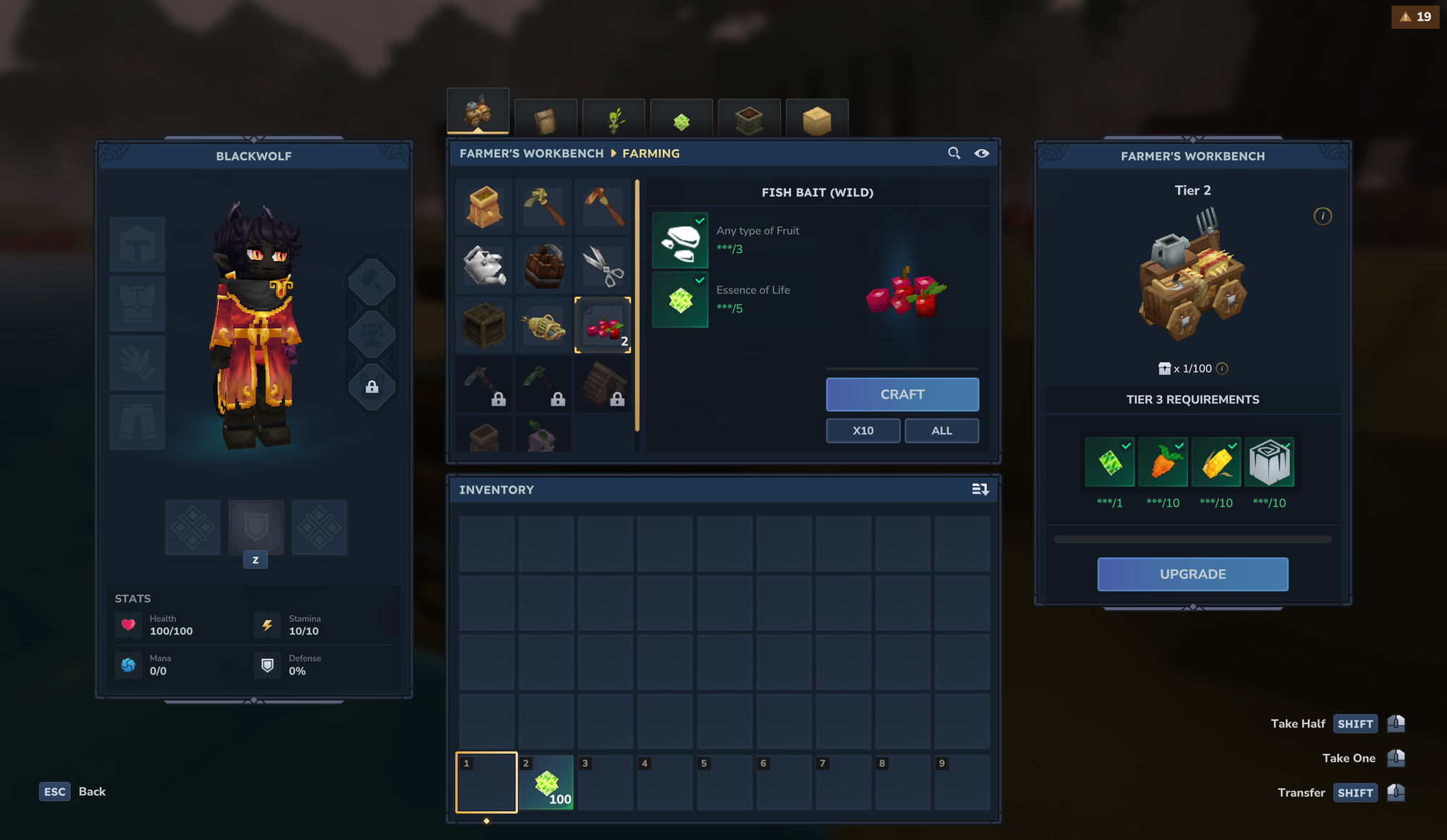
Task: Open the recipe search magnifier
Action: pyautogui.click(x=954, y=153)
